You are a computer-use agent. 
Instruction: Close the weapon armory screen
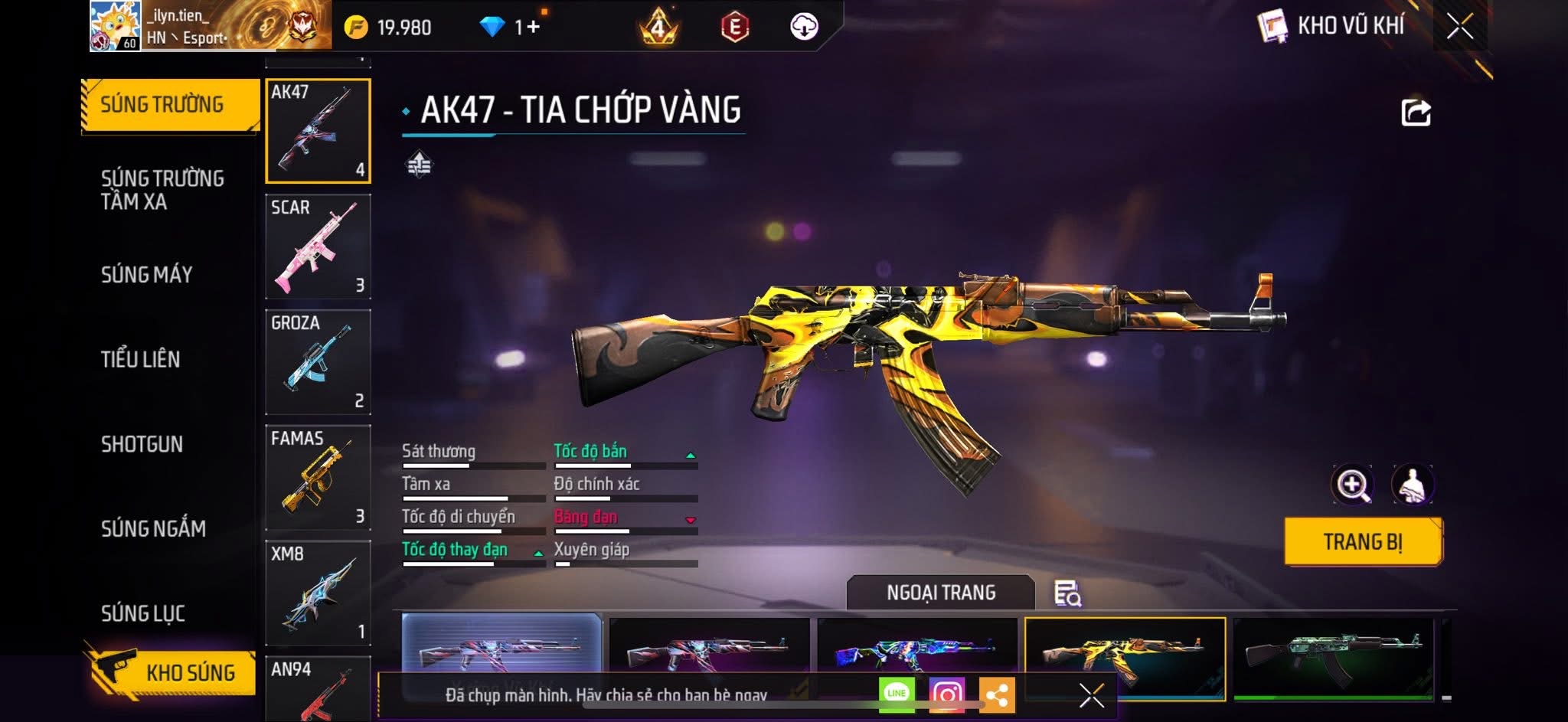(1459, 27)
